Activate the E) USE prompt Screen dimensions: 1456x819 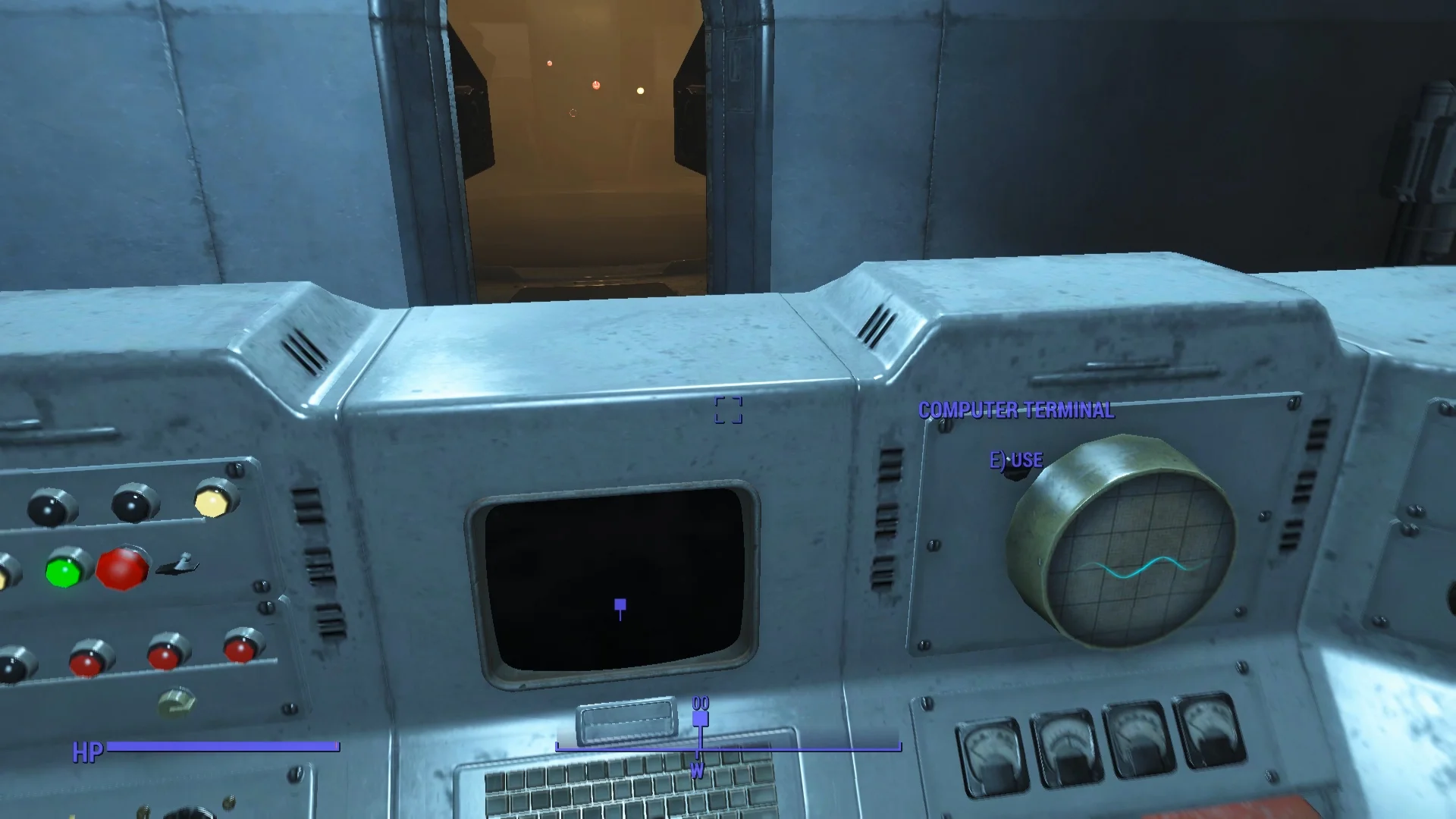(1016, 460)
